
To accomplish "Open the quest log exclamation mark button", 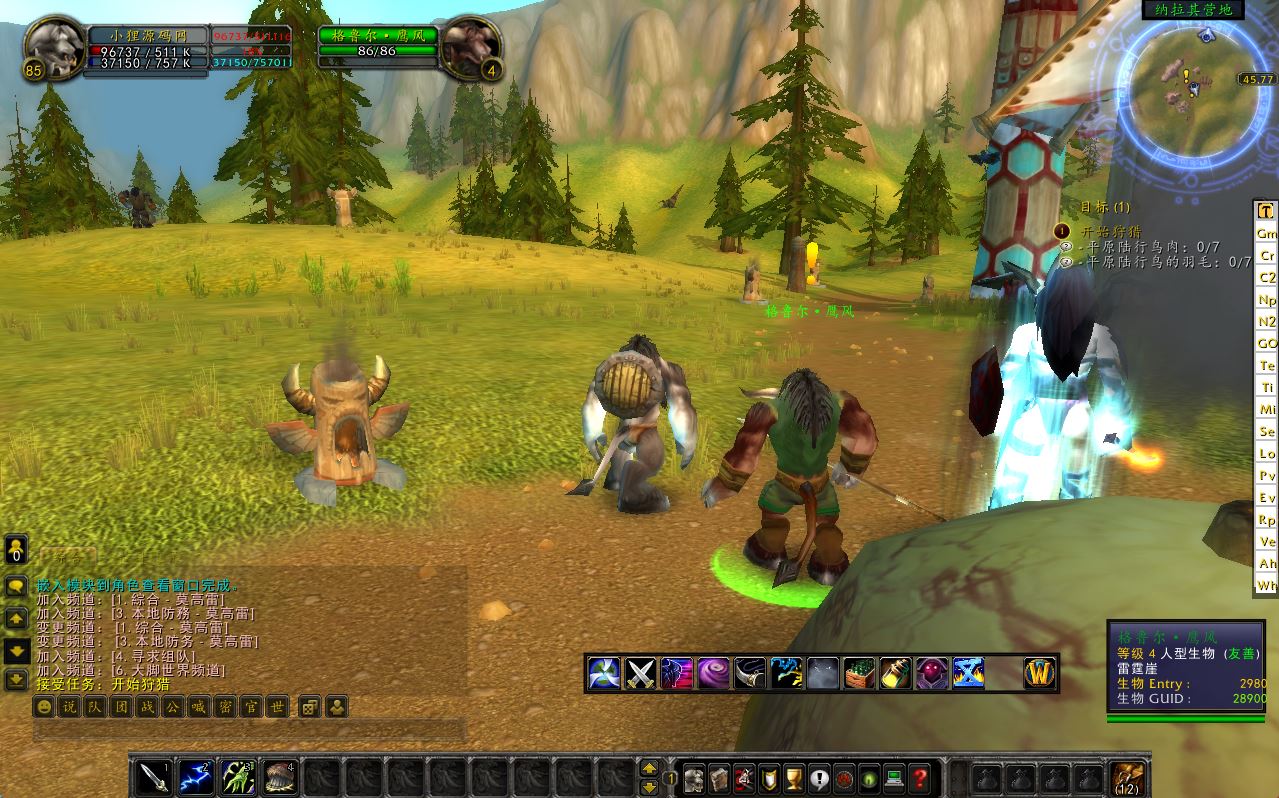I will point(819,778).
